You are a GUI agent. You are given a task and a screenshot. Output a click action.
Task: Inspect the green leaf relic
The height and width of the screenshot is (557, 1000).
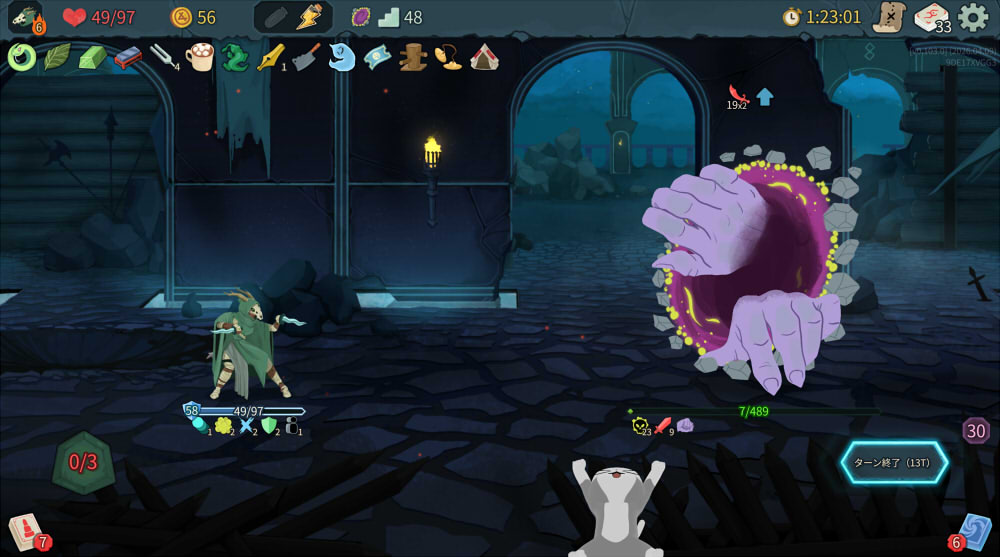[x=56, y=57]
